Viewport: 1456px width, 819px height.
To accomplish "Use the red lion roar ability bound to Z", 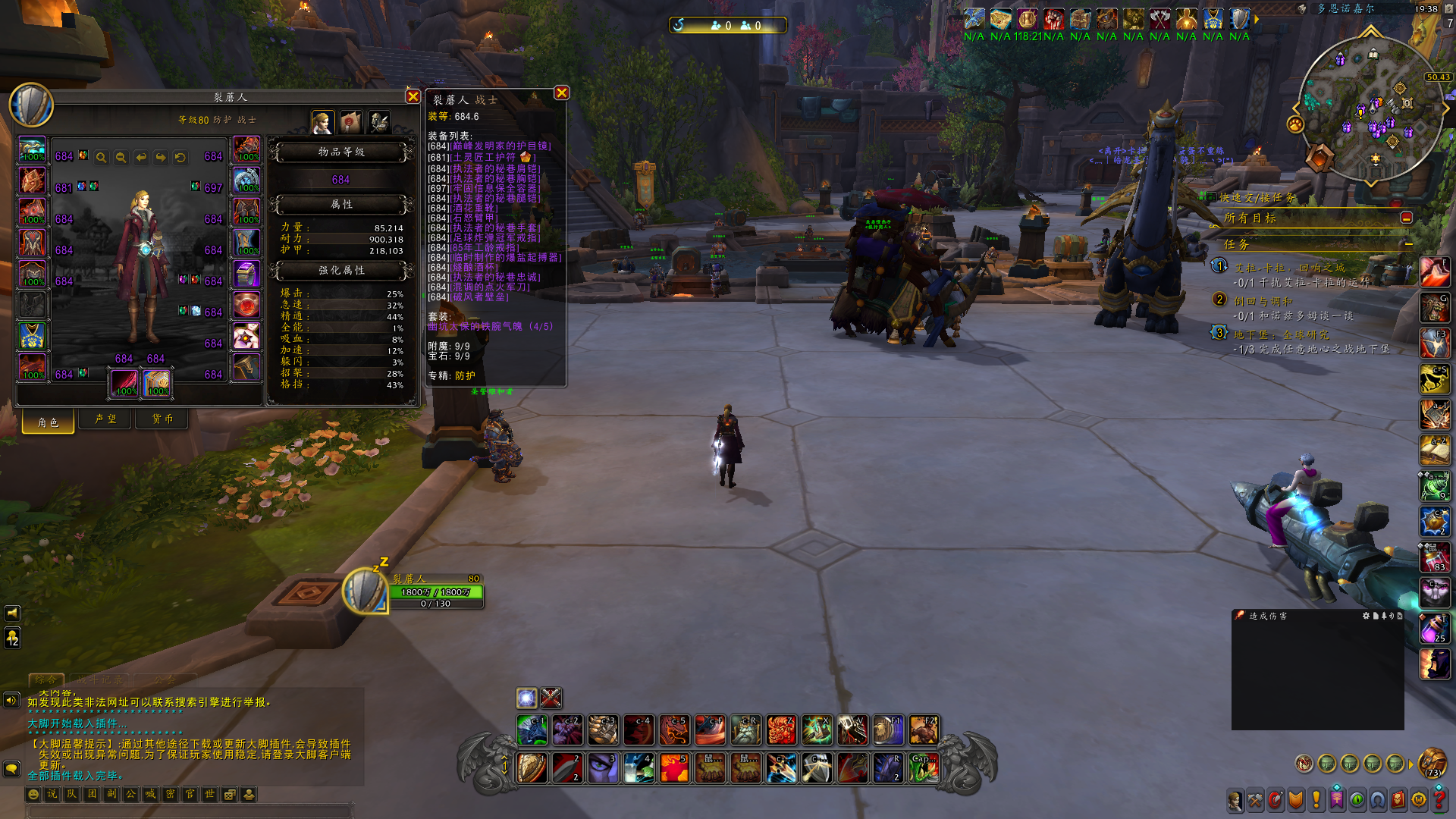I will point(780,730).
